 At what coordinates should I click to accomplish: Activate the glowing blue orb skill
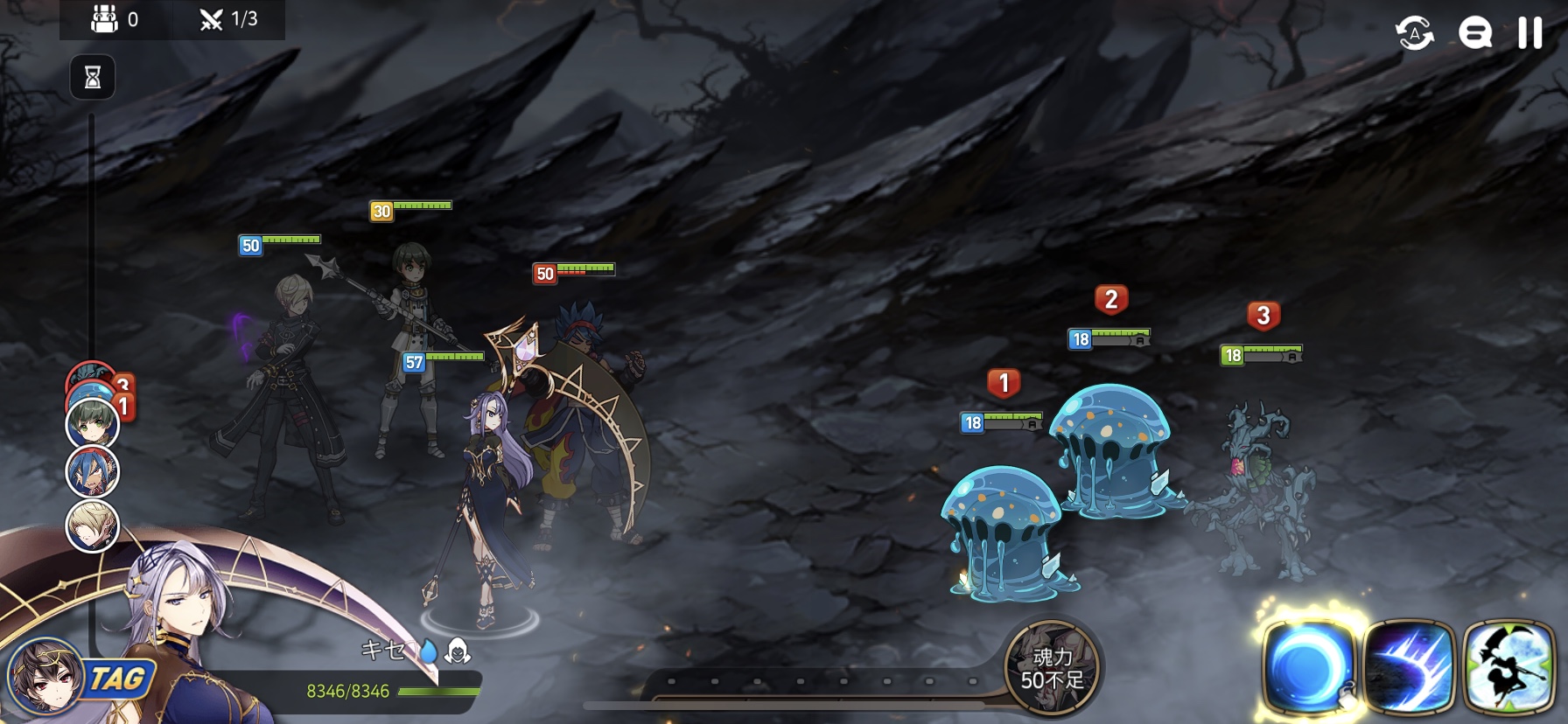[1308, 666]
